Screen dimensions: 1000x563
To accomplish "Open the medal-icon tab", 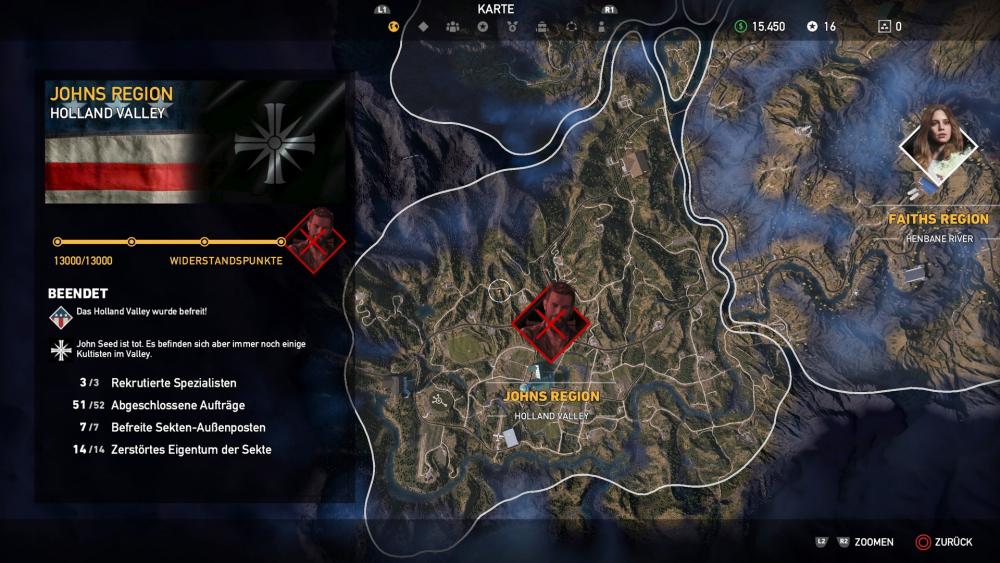I will (511, 27).
